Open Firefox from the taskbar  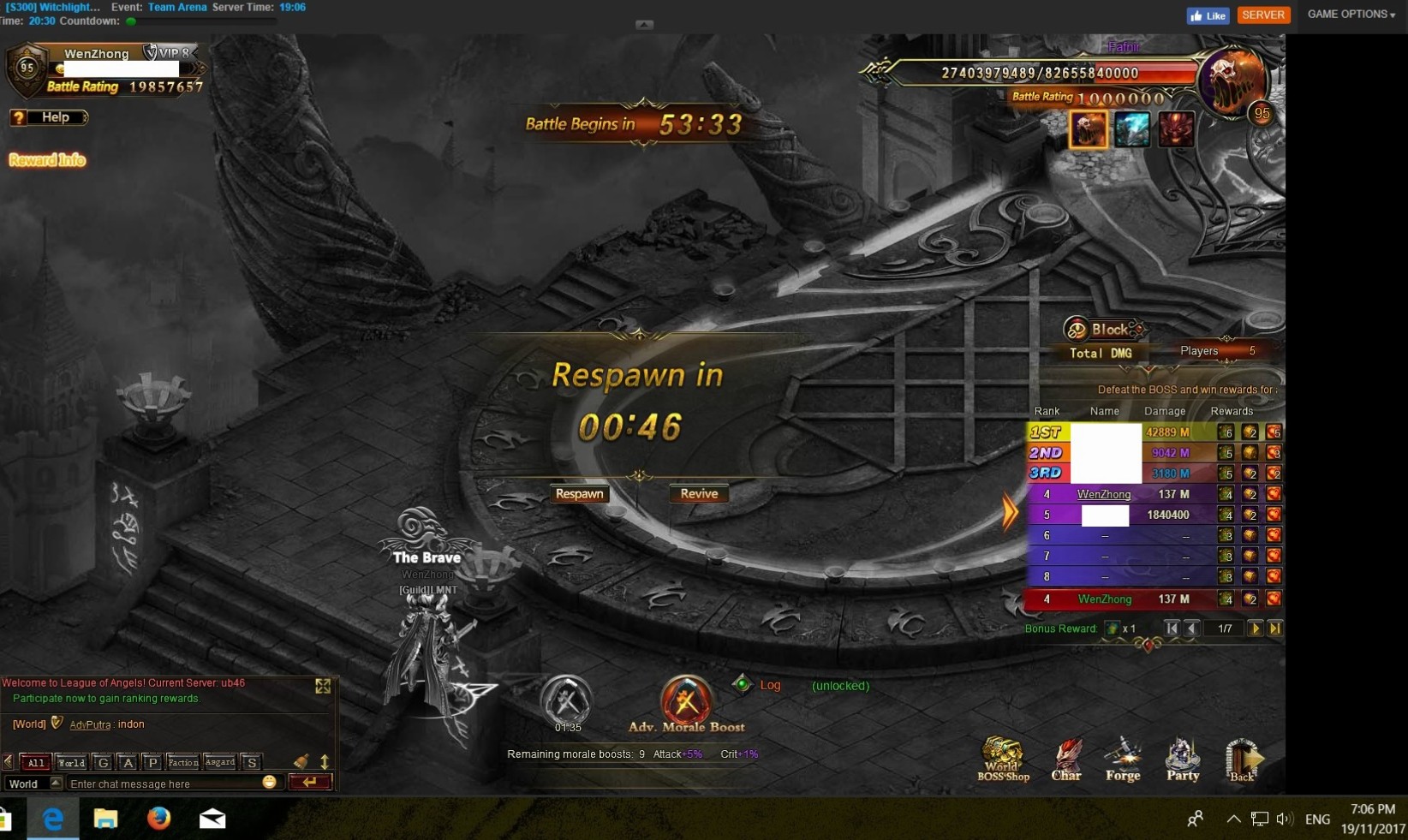coord(158,819)
